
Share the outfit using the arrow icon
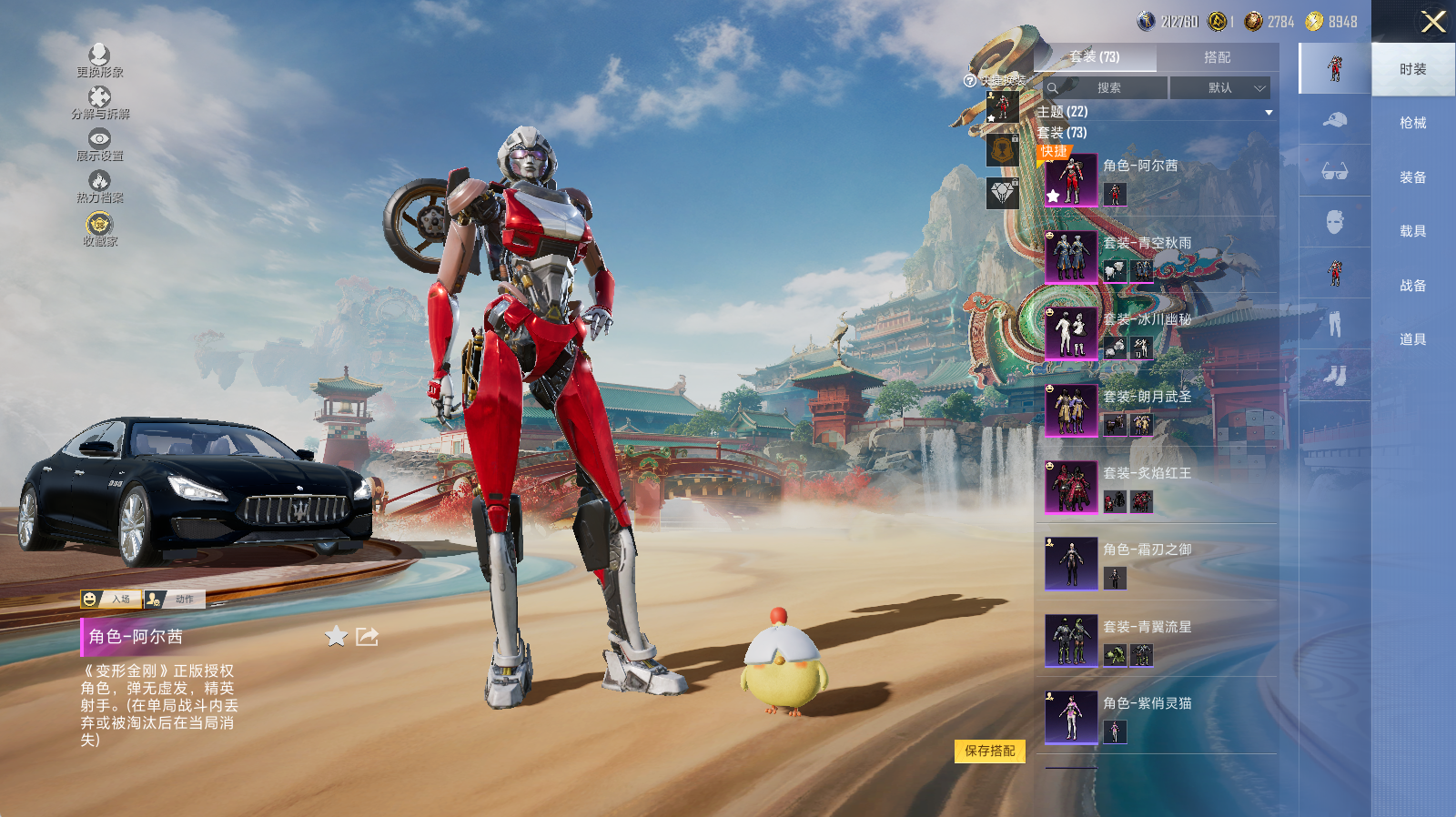367,636
